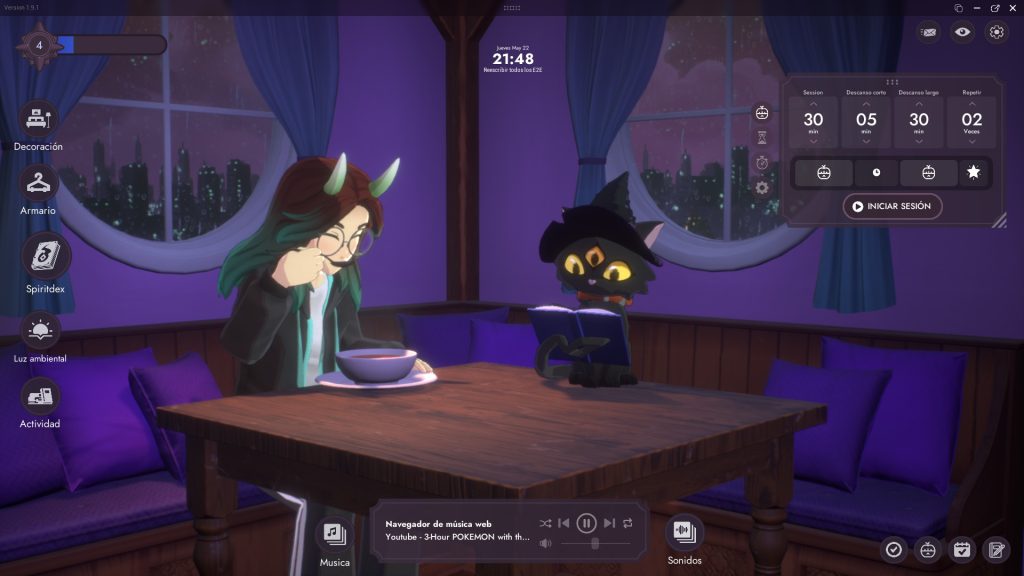
Task: Open the Musica library
Action: [x=334, y=533]
